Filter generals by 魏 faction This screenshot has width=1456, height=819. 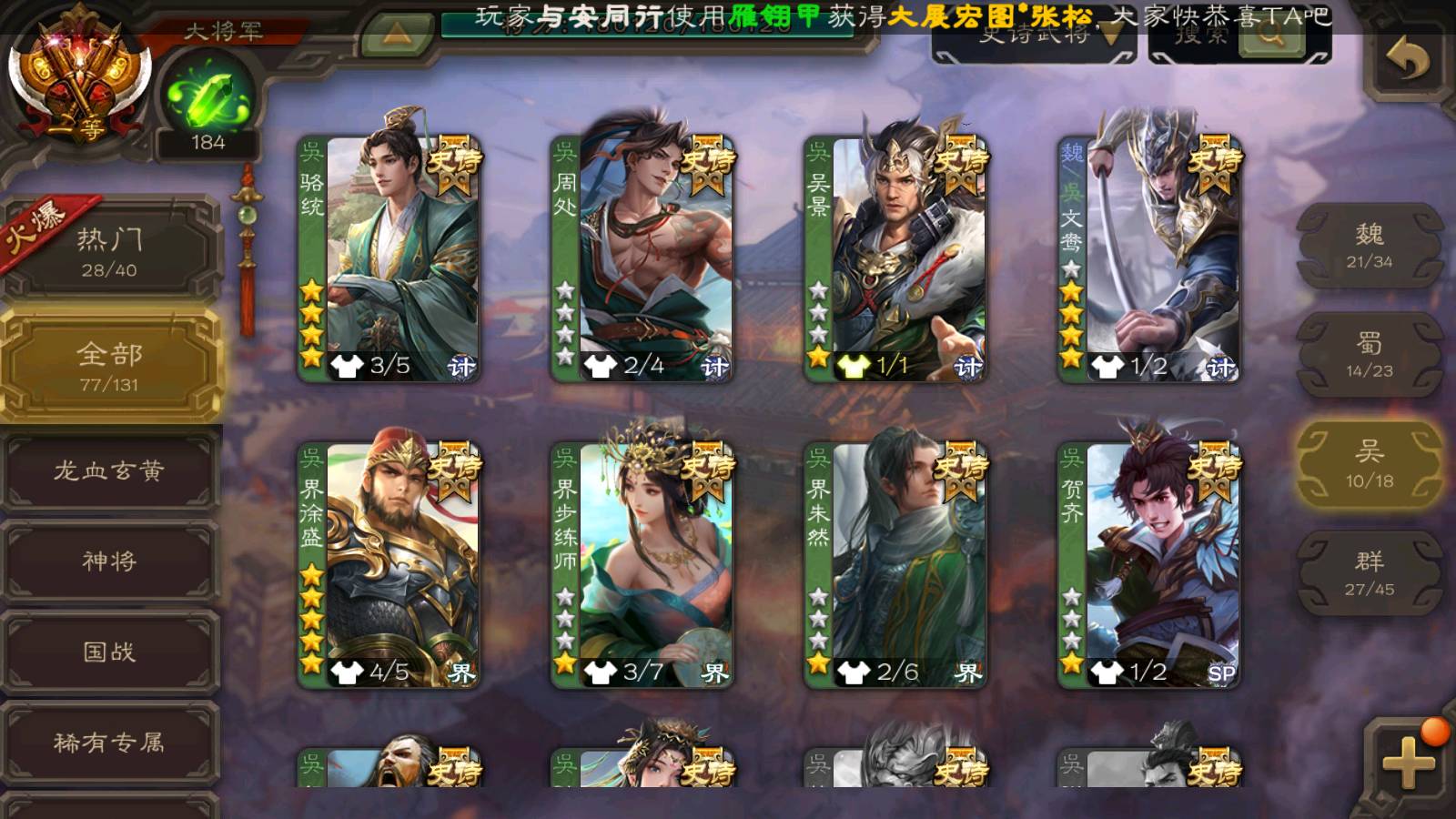[1369, 246]
